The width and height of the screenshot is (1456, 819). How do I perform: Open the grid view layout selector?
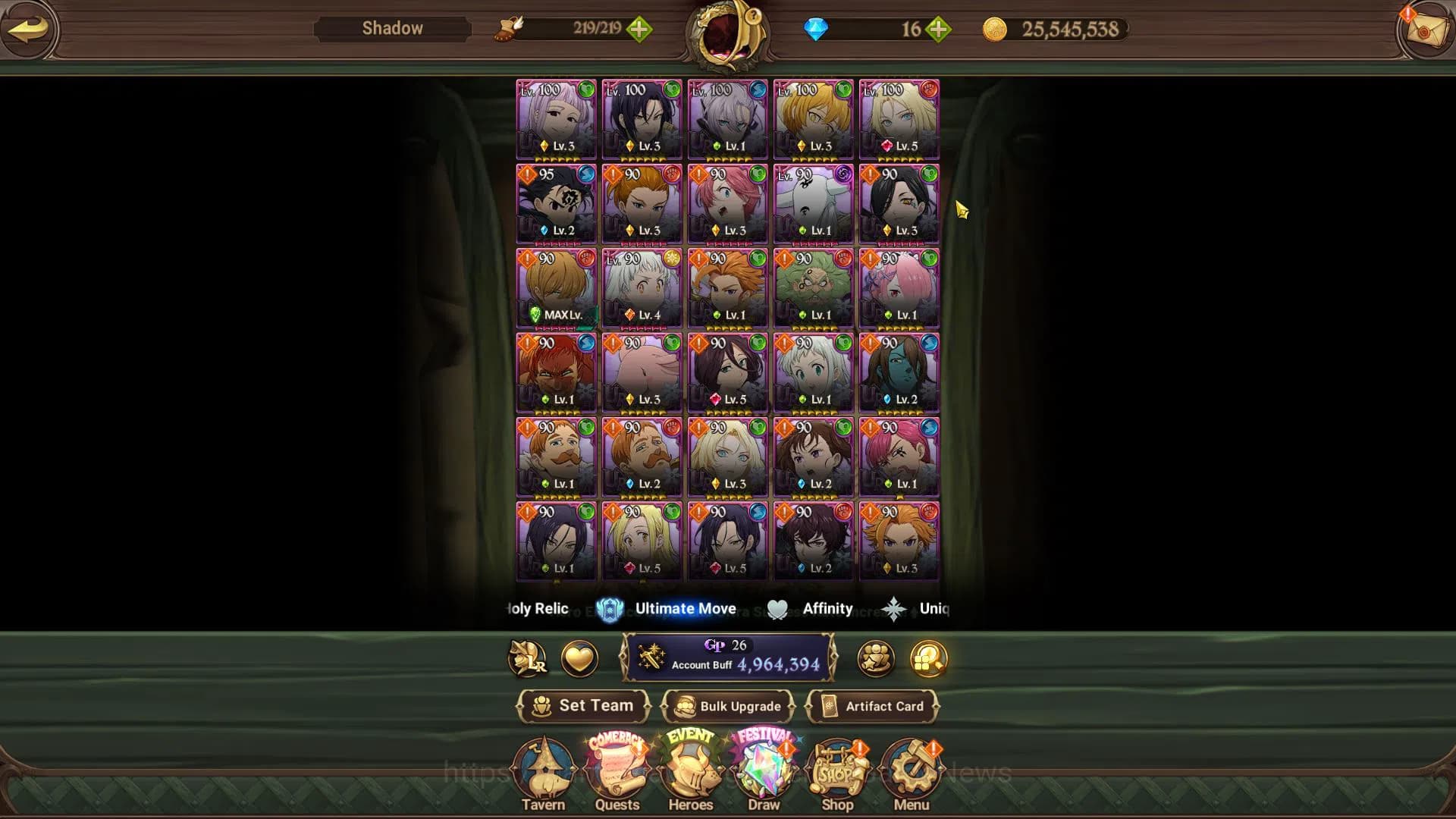tap(928, 659)
